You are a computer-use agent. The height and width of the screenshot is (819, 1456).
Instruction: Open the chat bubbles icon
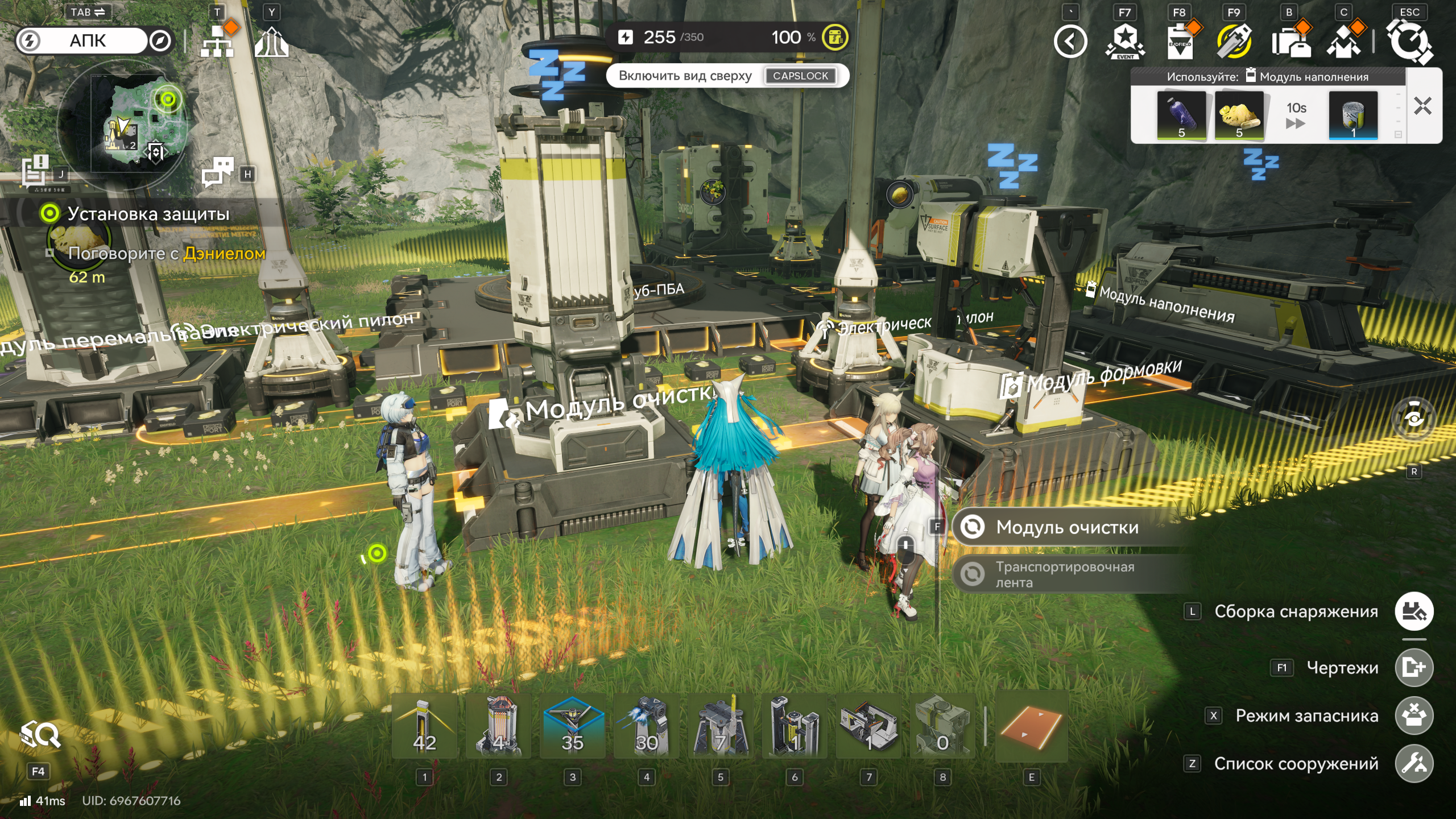[218, 172]
